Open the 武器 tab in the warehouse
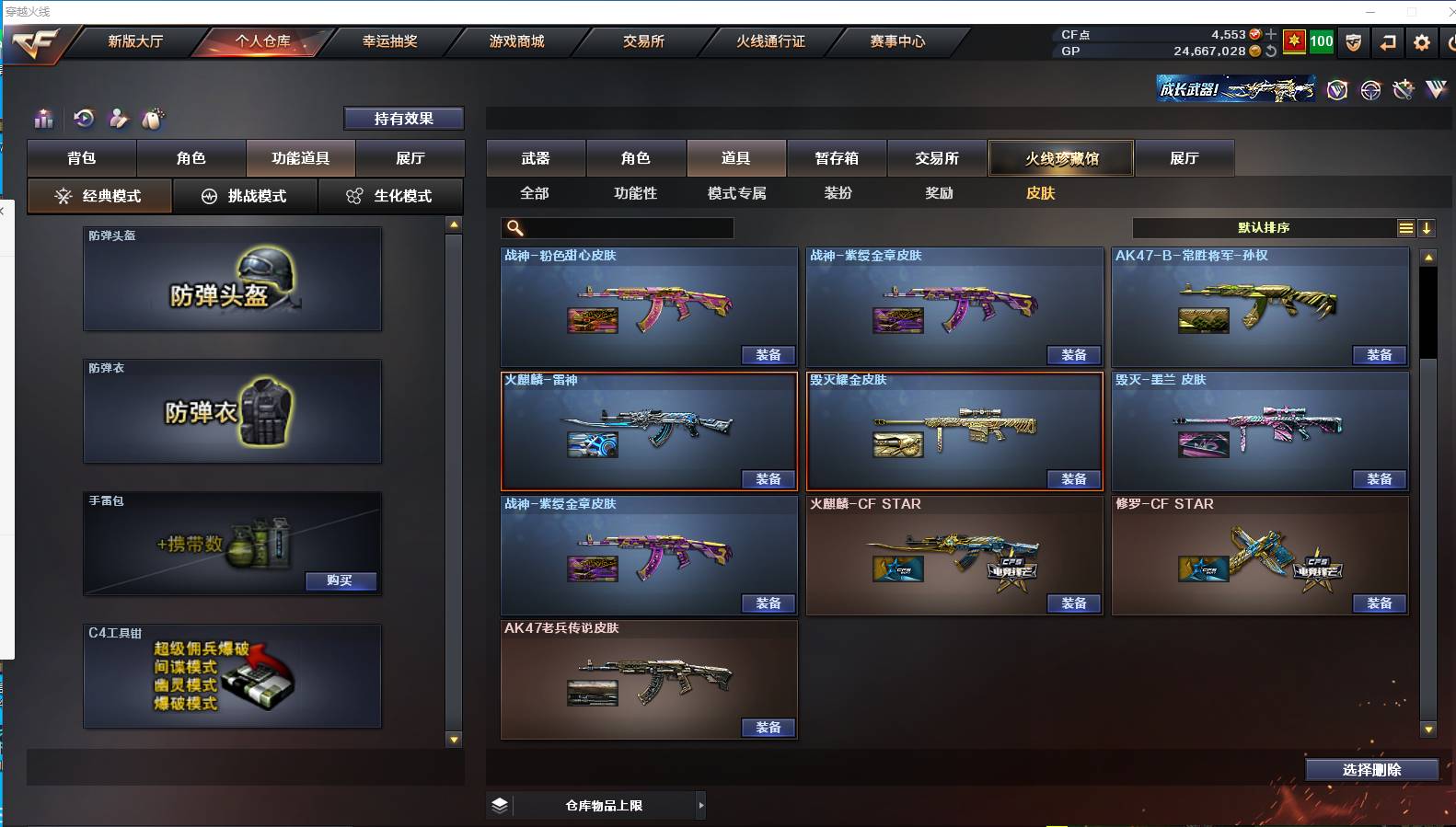 coord(535,158)
